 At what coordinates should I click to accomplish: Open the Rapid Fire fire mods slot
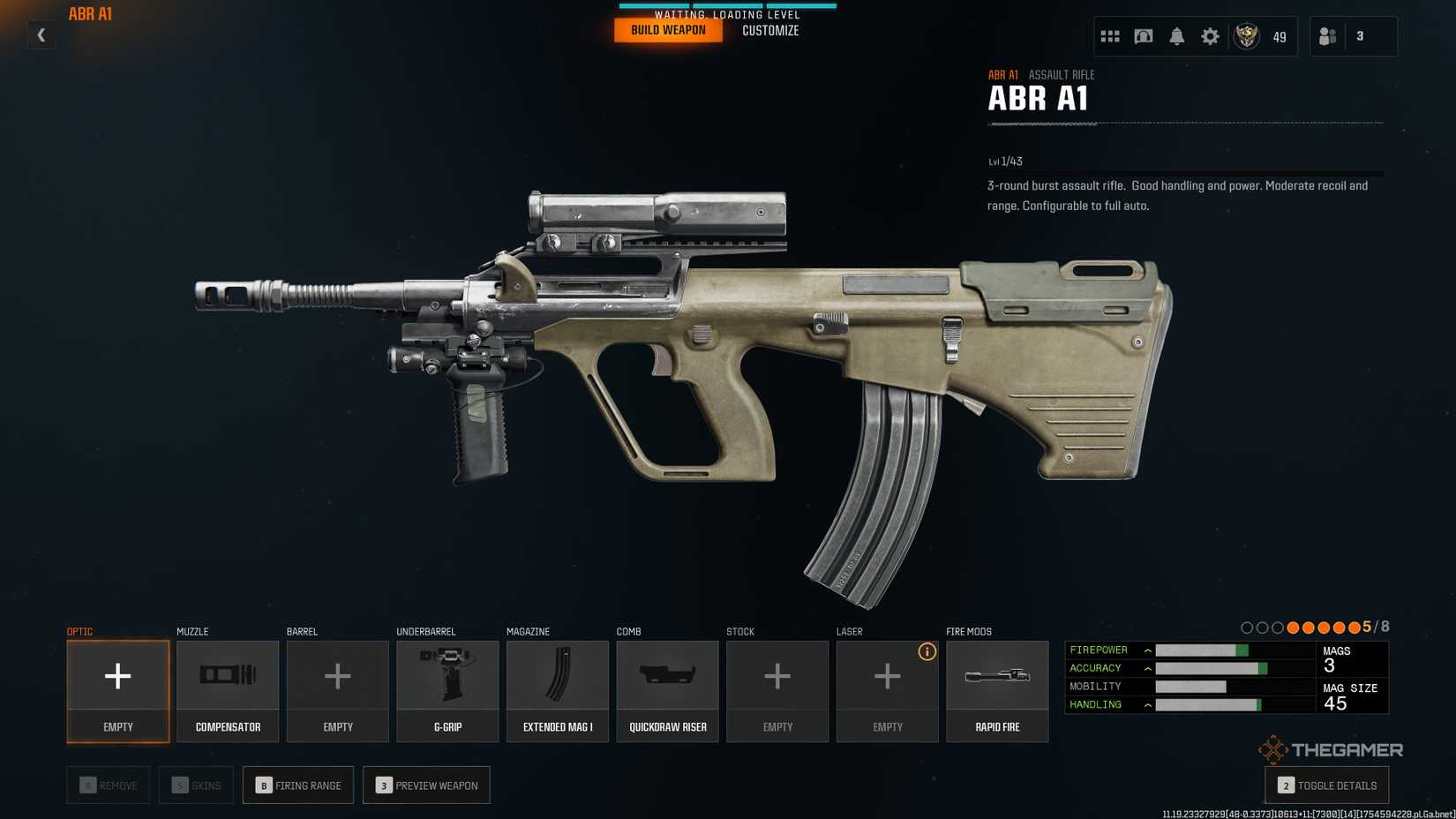tap(997, 691)
